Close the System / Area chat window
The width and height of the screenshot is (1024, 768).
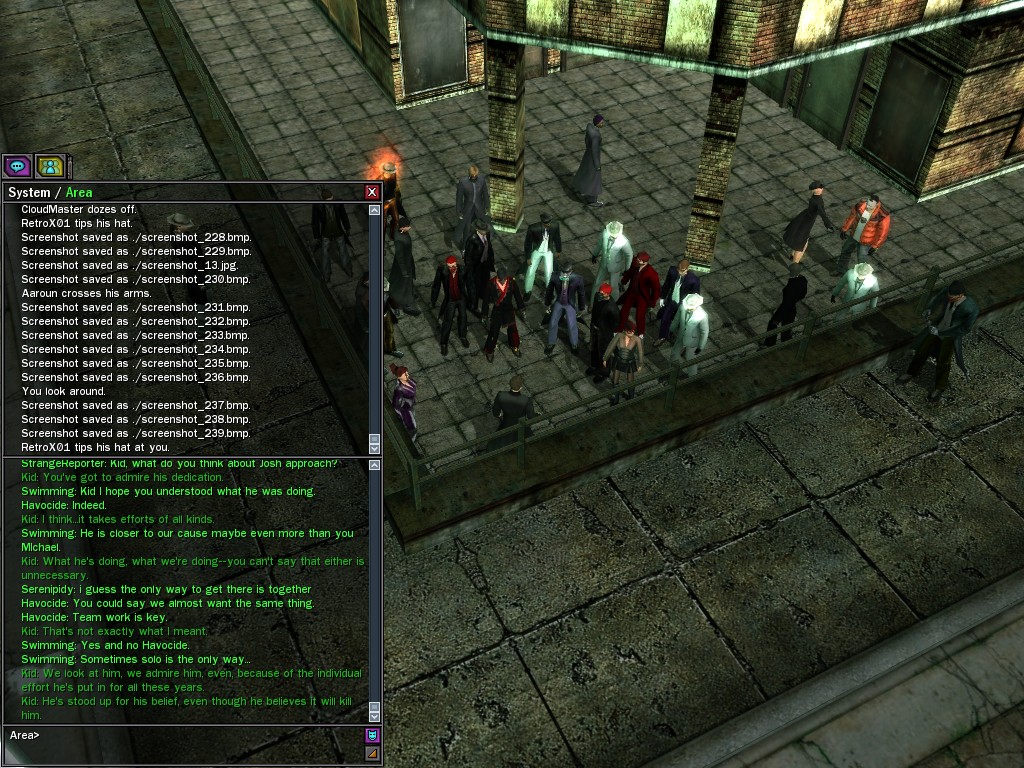tap(372, 192)
